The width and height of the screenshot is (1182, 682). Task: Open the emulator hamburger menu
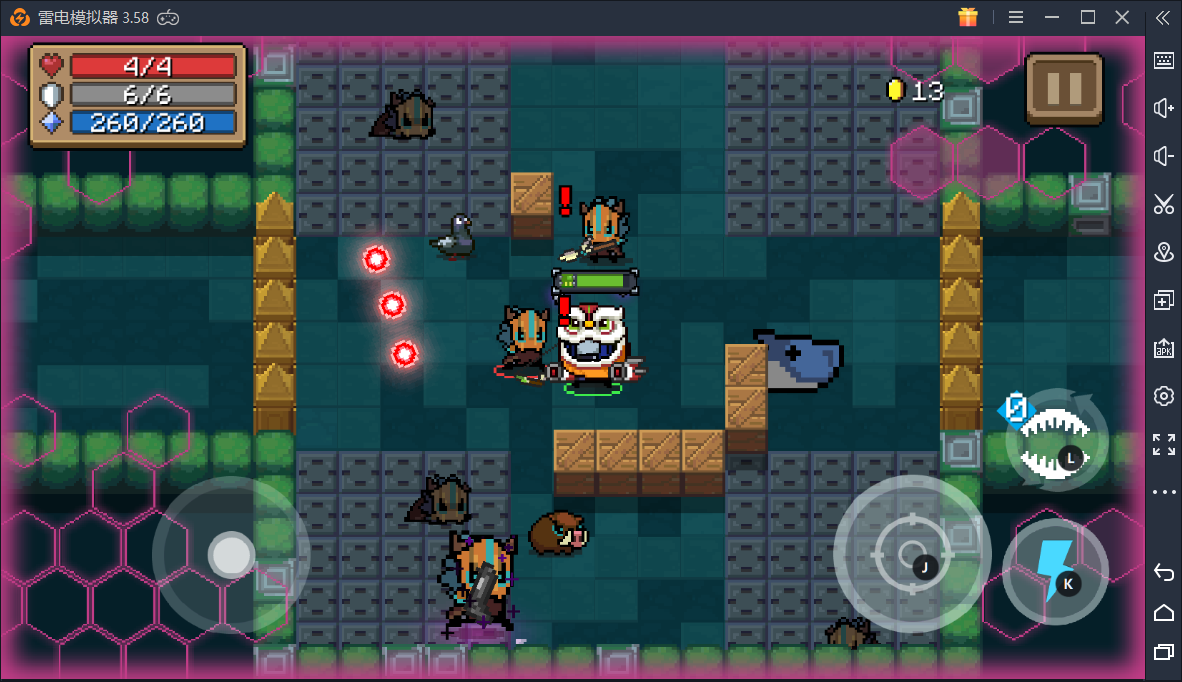(1016, 17)
